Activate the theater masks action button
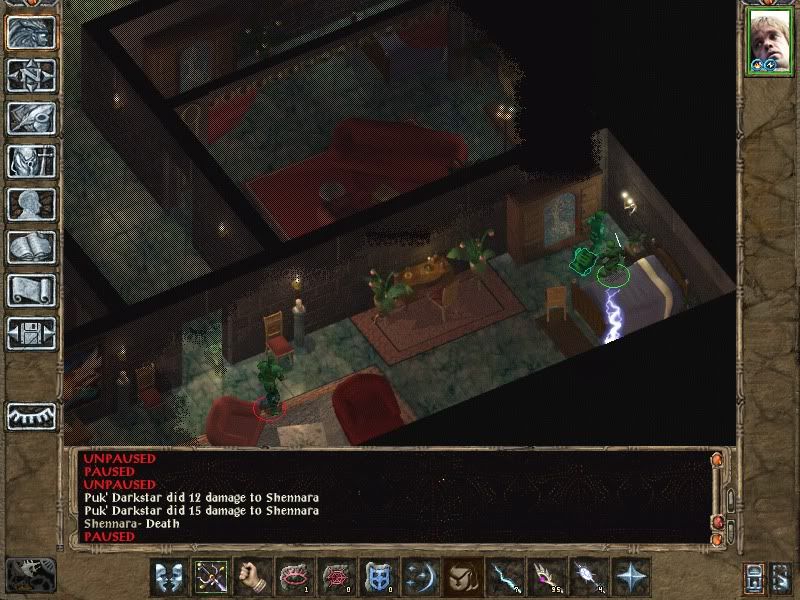Screen dimensions: 800x600 pos(170,577)
